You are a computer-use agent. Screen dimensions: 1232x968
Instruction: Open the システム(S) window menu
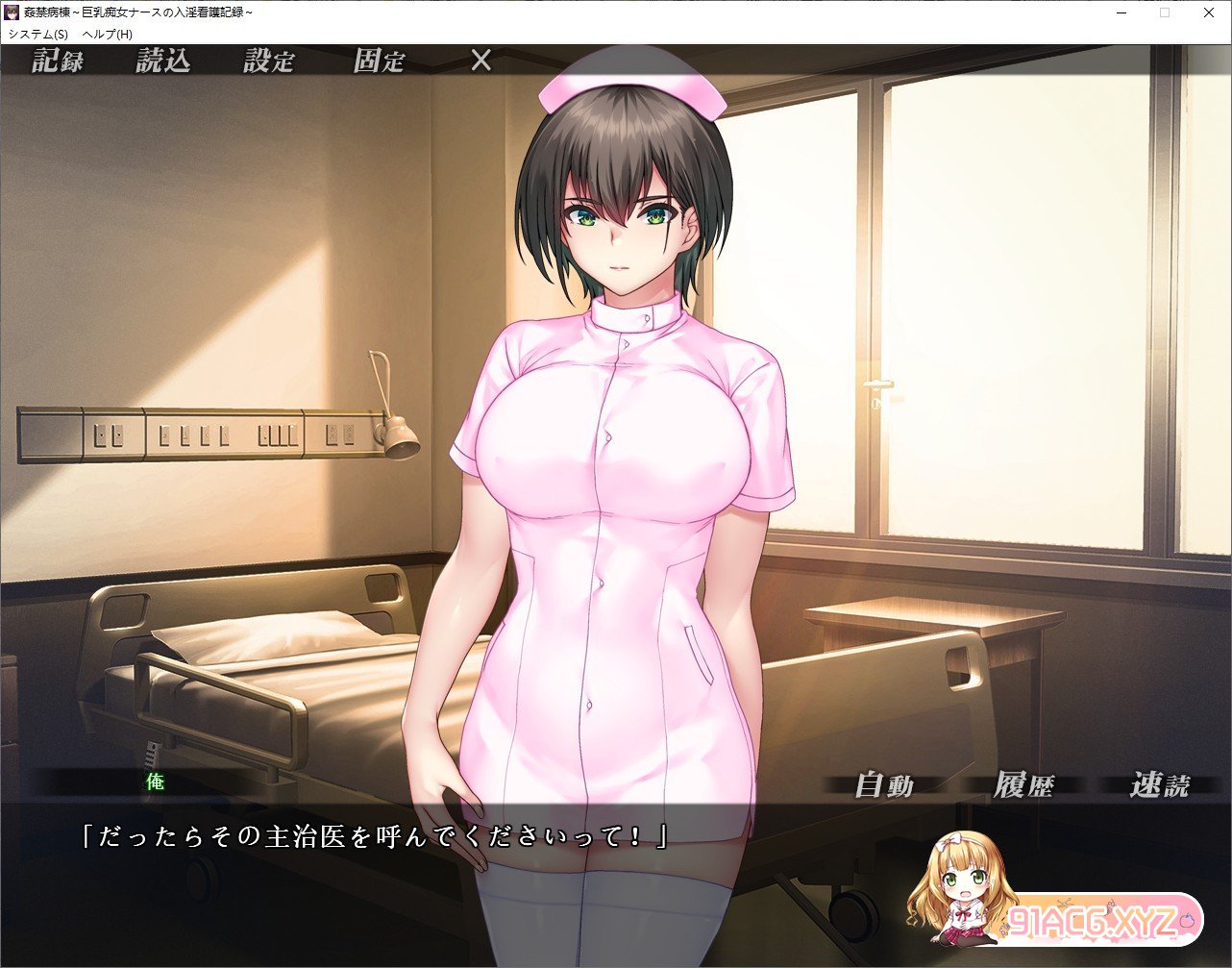(x=38, y=34)
